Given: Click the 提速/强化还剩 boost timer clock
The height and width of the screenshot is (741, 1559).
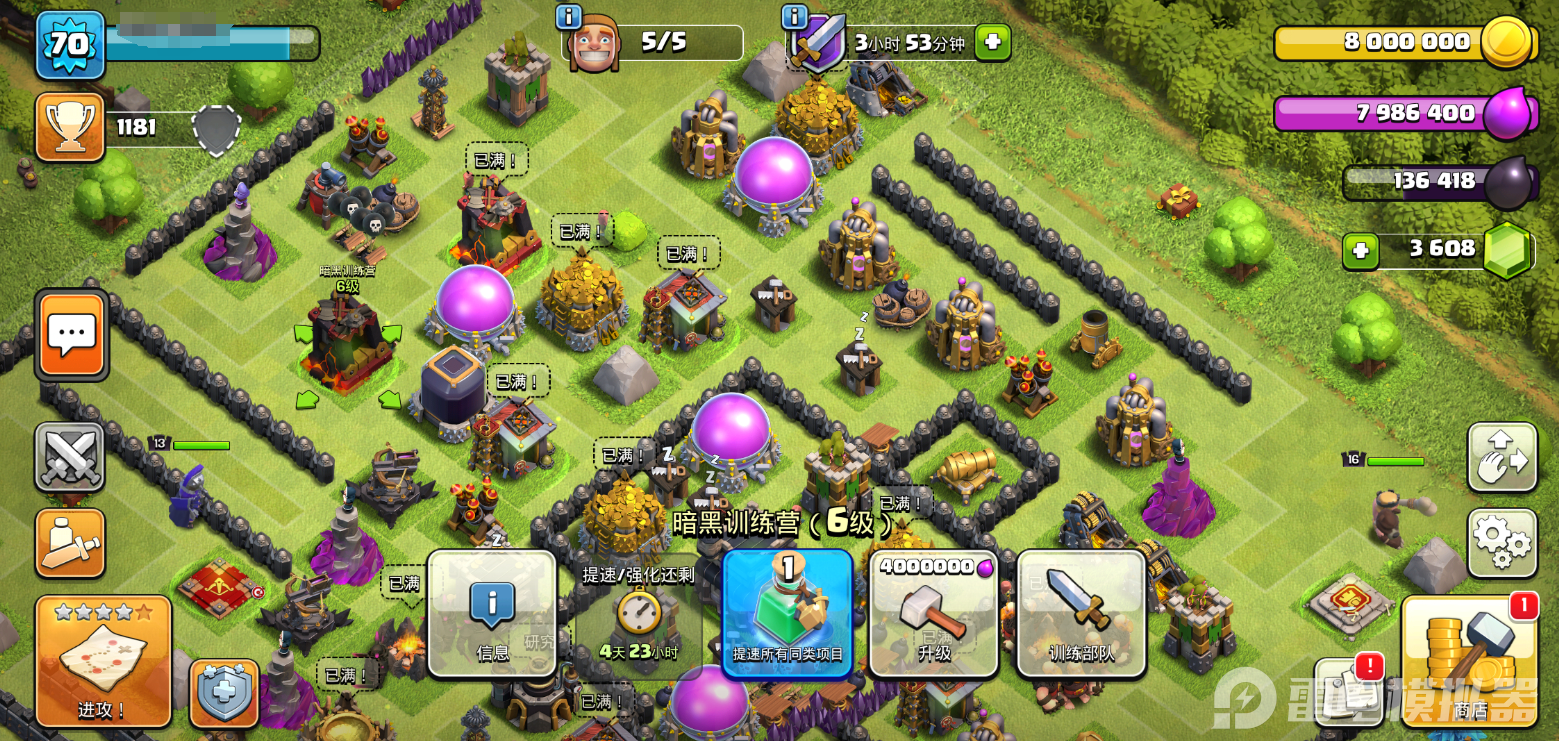Looking at the screenshot, I should (638, 613).
